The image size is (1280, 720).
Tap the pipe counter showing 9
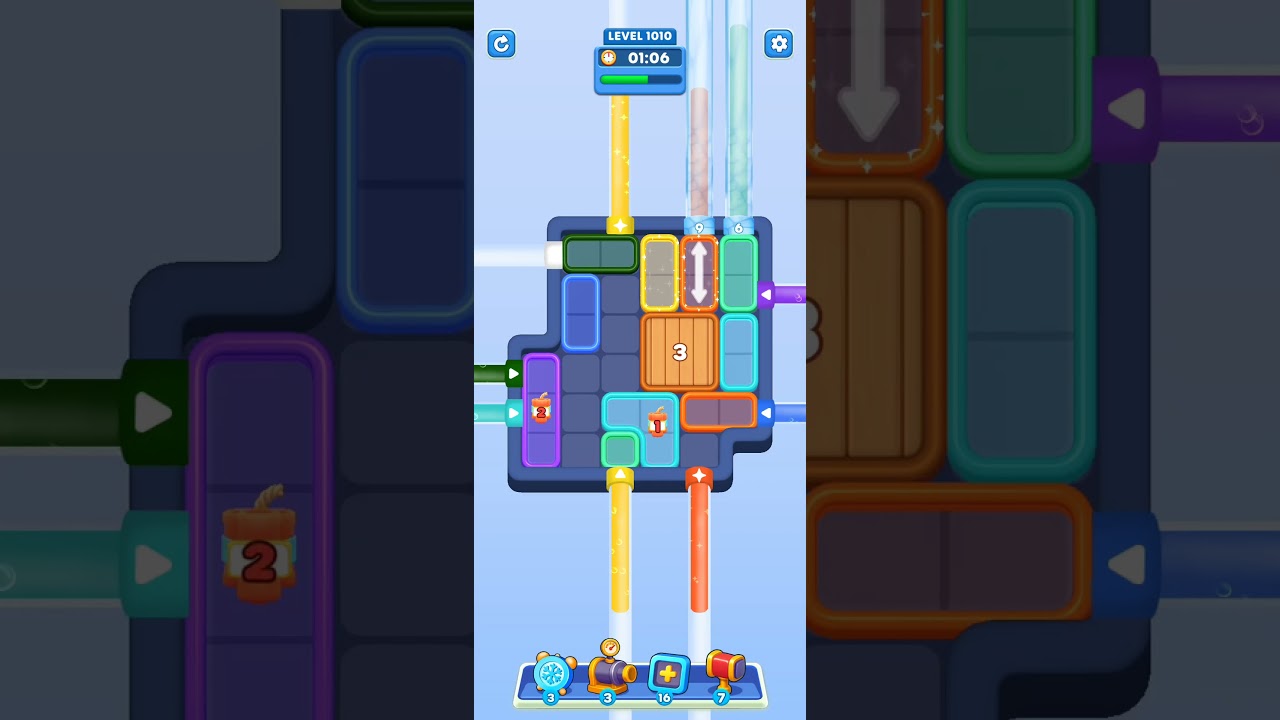point(699,228)
